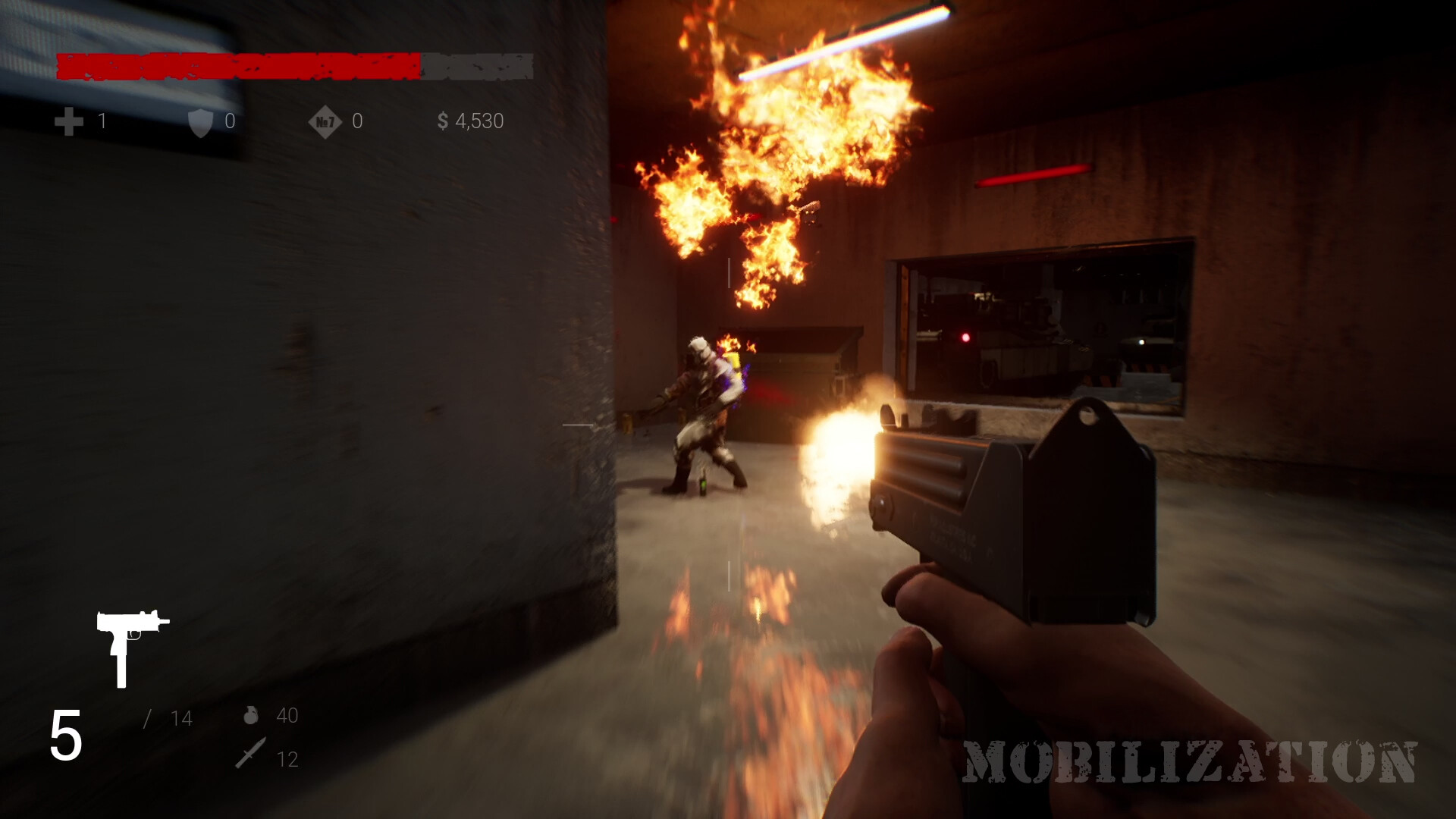This screenshot has height=819, width=1456.
Task: Toggle the armor counter display
Action: 227,120
